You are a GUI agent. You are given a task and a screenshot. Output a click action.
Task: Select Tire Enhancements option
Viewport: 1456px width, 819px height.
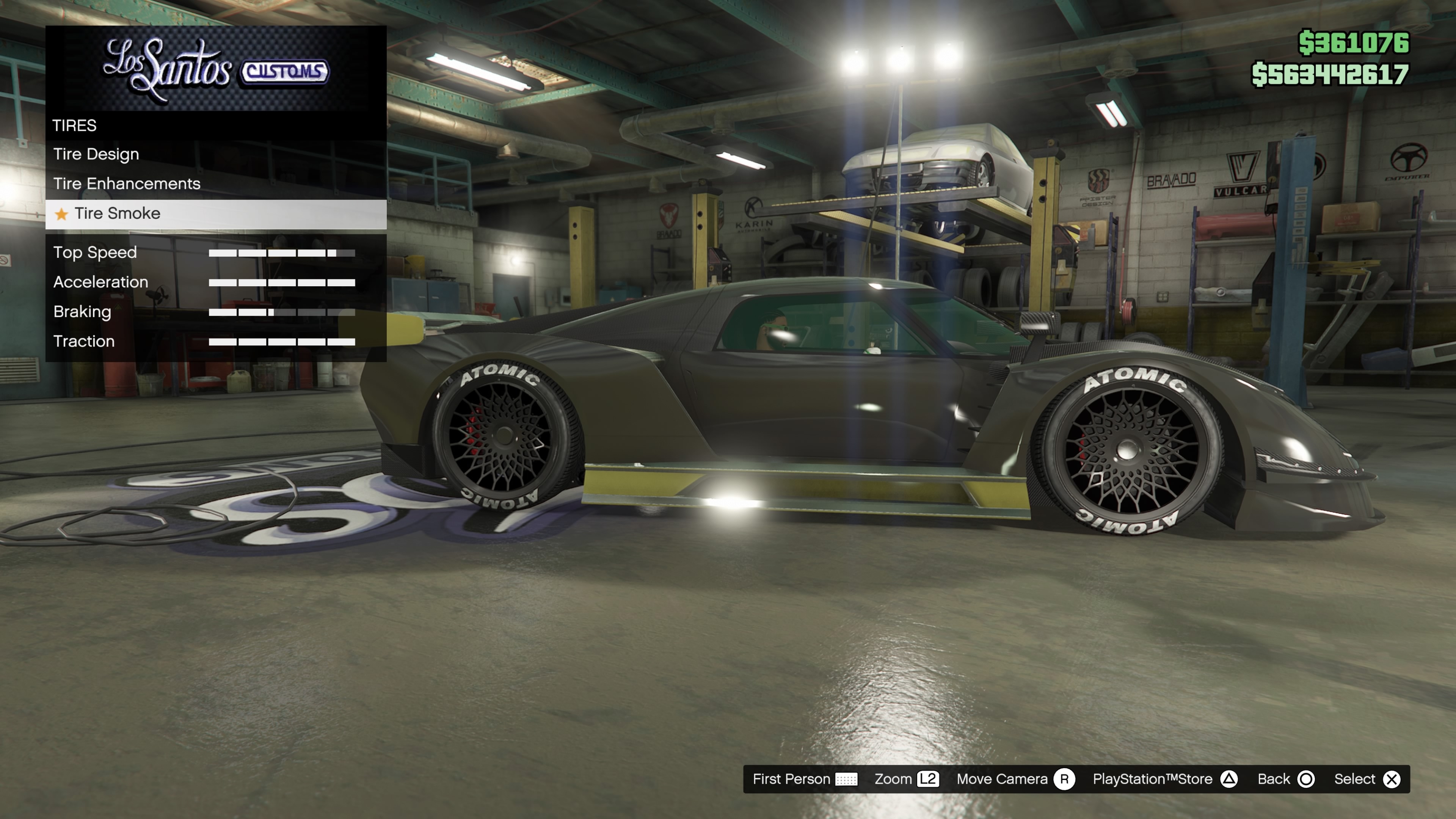coord(127,184)
